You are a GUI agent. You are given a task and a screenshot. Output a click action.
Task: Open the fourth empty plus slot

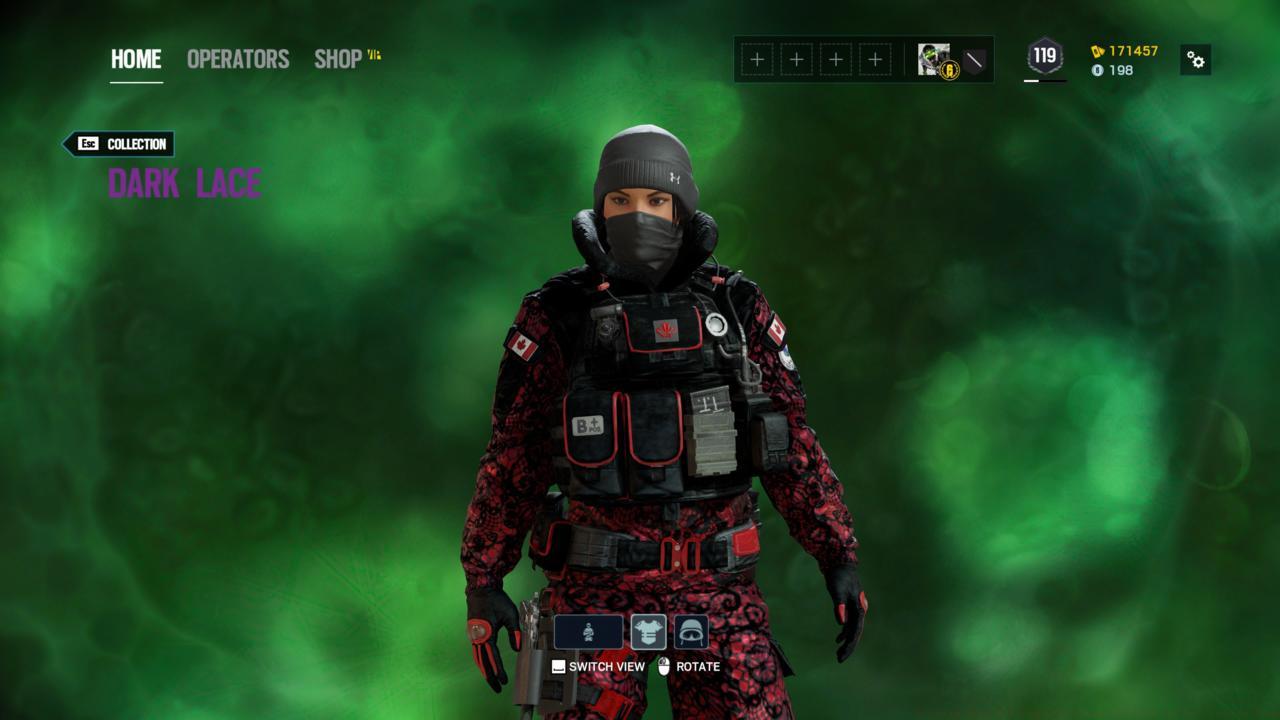[877, 60]
